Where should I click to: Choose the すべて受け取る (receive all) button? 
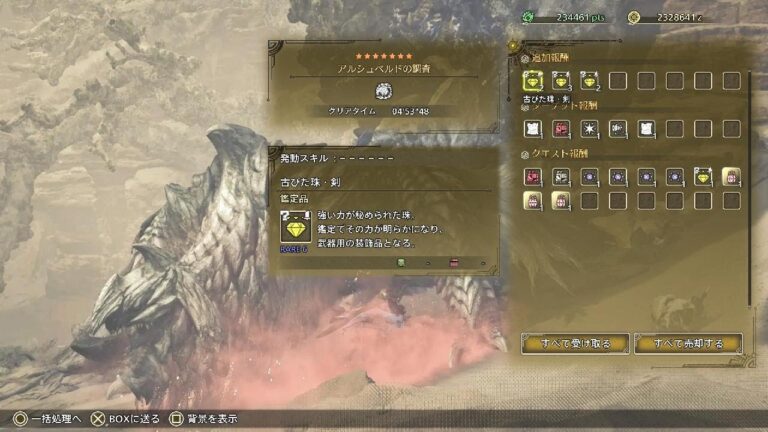[574, 343]
